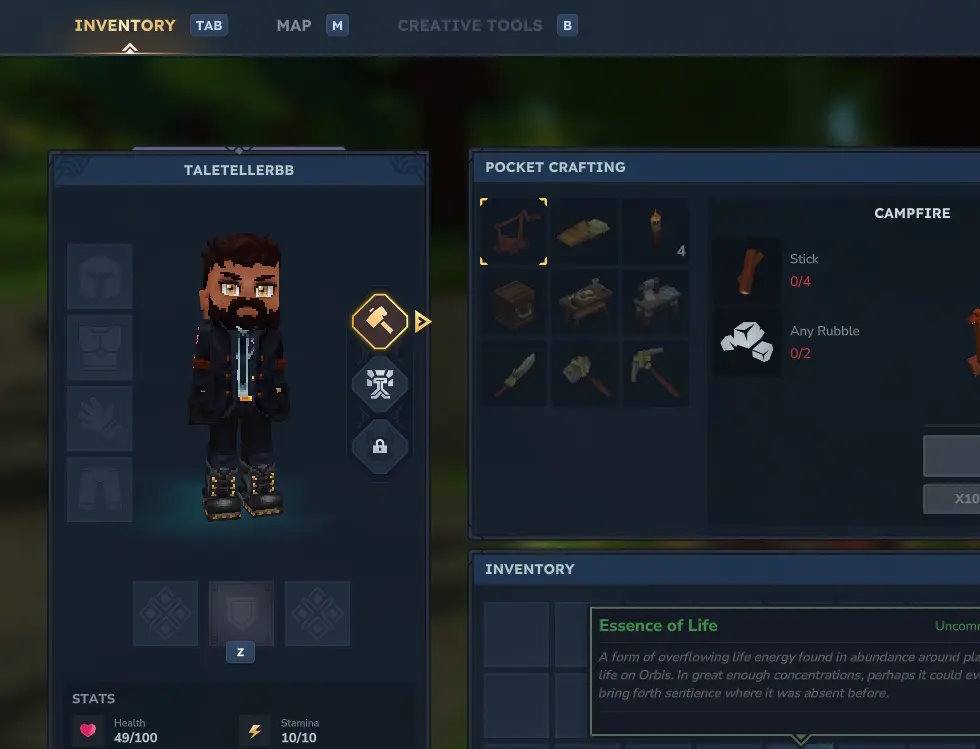Click the padlock button
The width and height of the screenshot is (980, 749).
(x=380, y=446)
